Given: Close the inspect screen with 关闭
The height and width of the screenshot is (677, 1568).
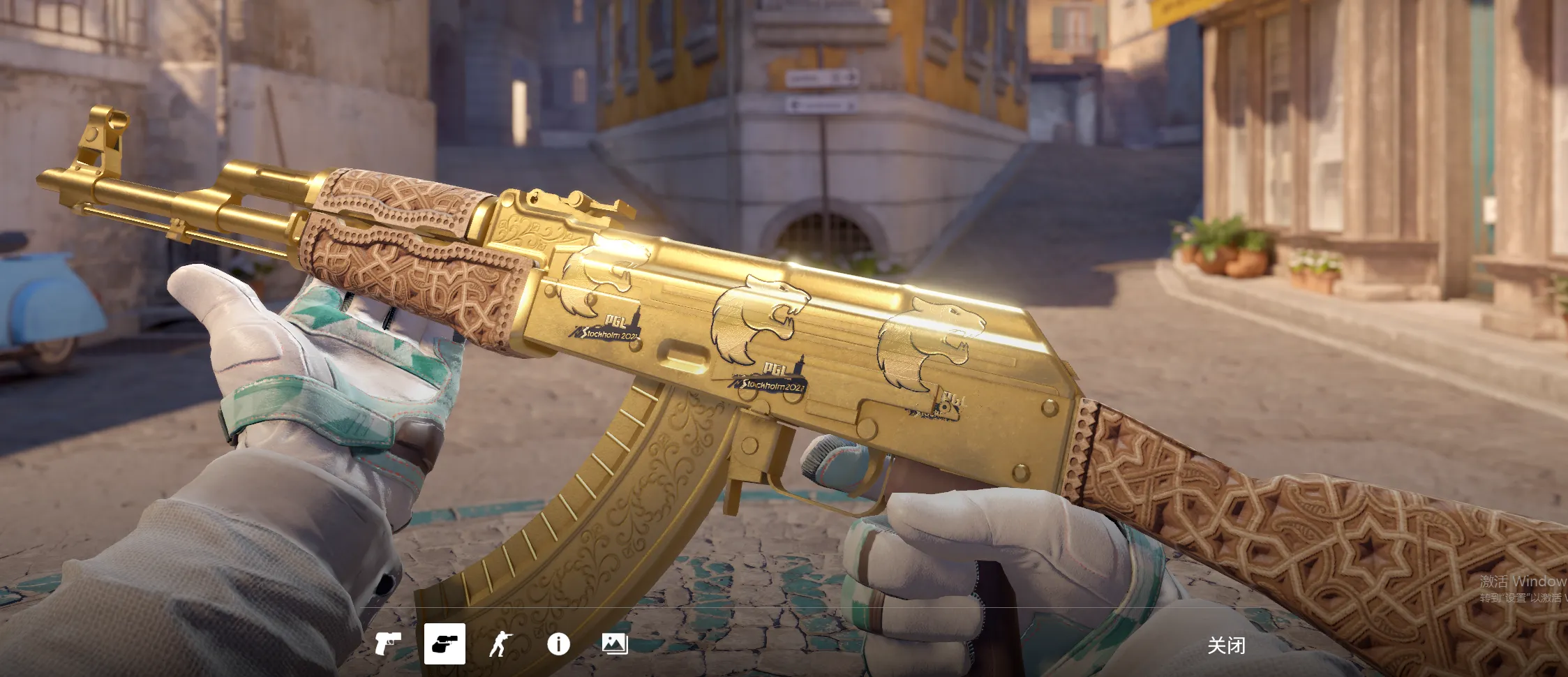Looking at the screenshot, I should (1226, 646).
